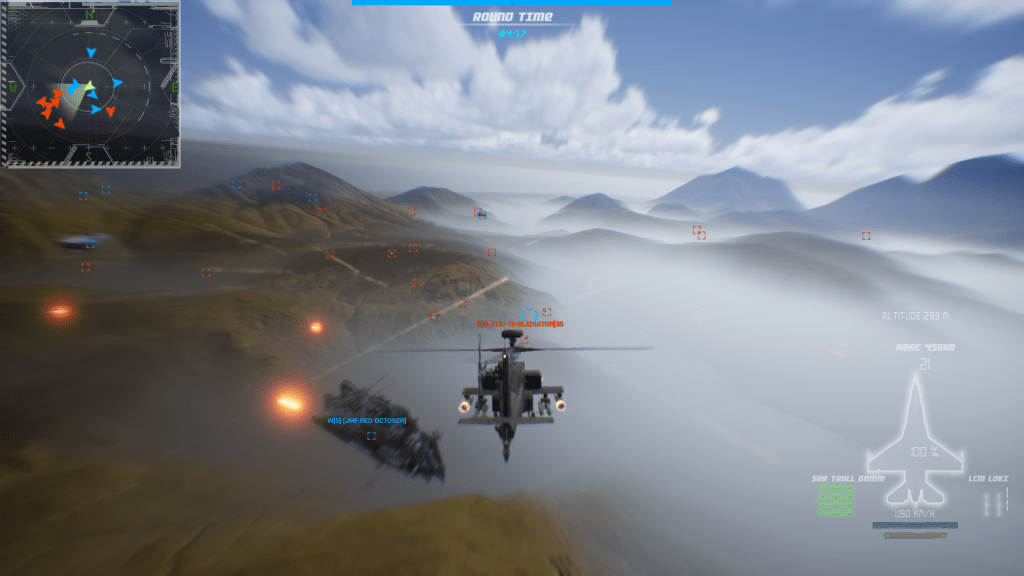The height and width of the screenshot is (576, 1024).
Task: Click the aircraft damage status silhouette
Action: pyautogui.click(x=915, y=440)
